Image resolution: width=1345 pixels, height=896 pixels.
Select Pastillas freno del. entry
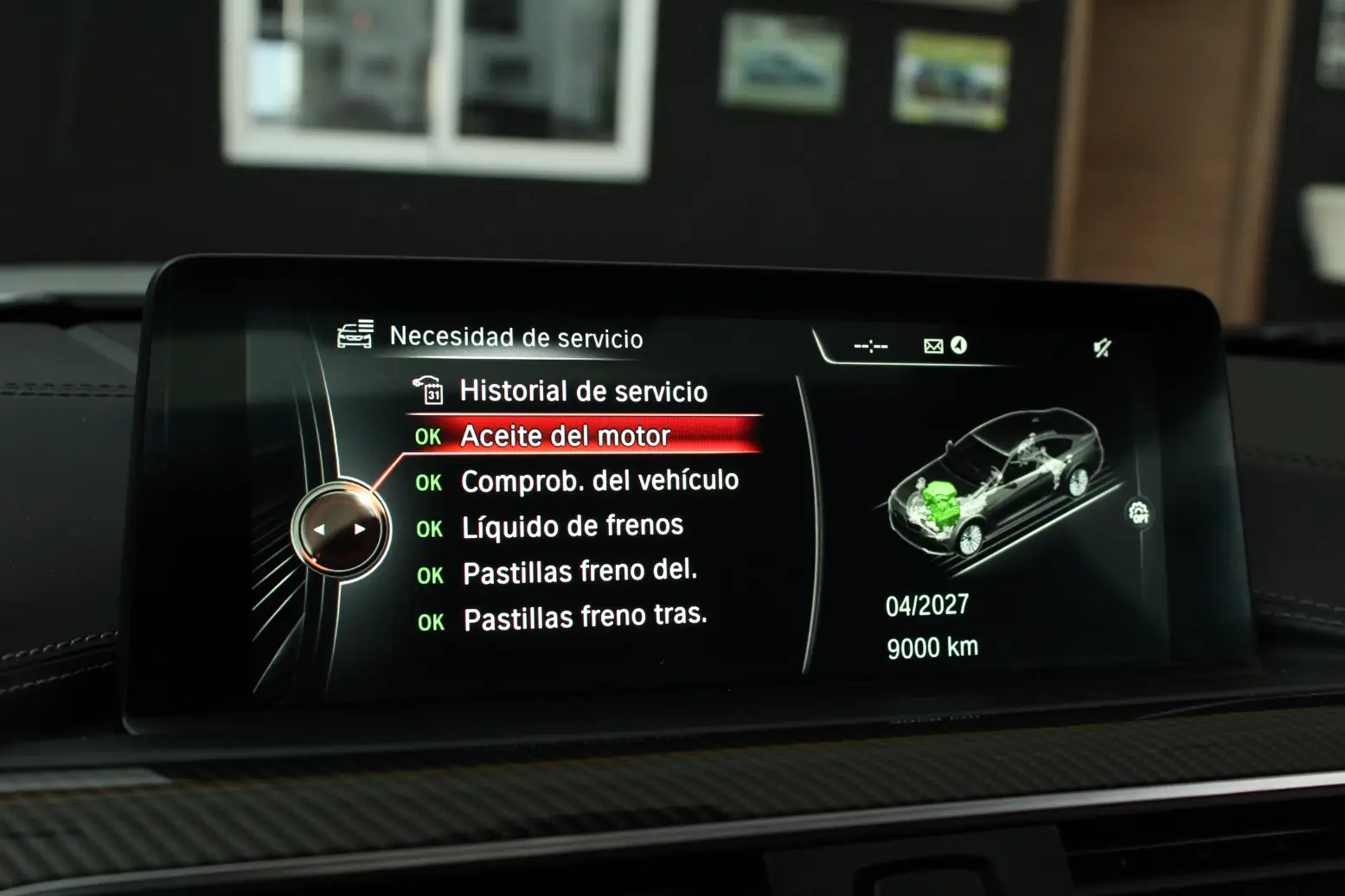point(580,572)
